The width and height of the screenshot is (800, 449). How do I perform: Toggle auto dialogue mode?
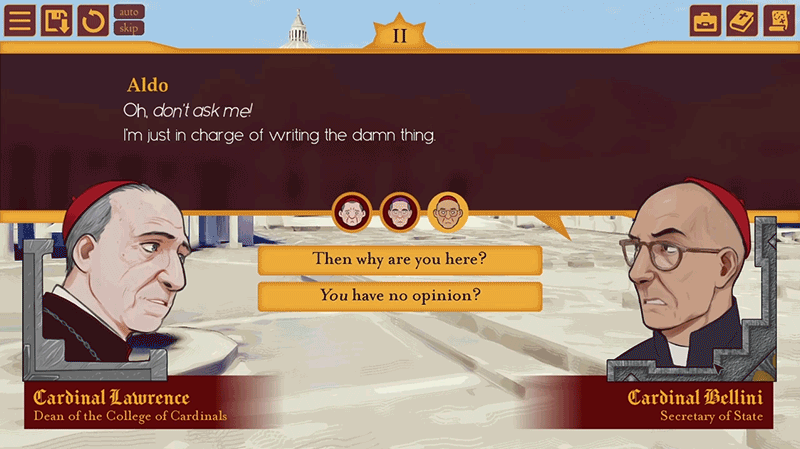click(x=130, y=12)
